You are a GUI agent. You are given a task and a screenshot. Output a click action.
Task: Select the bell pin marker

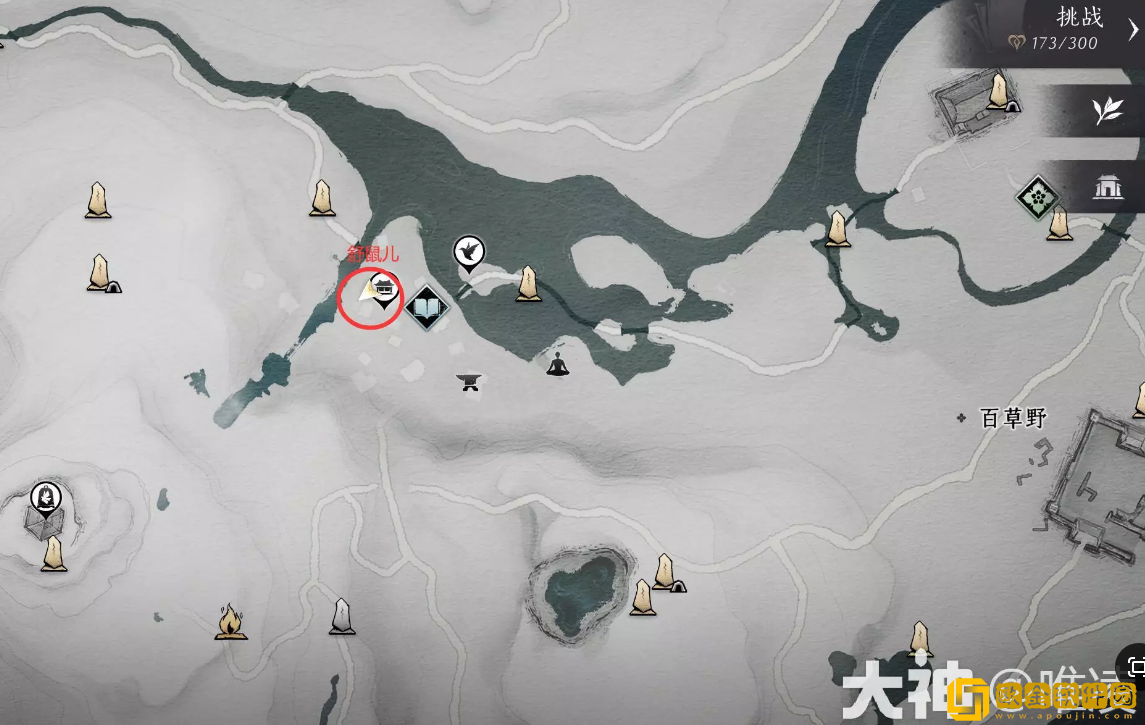tap(45, 496)
